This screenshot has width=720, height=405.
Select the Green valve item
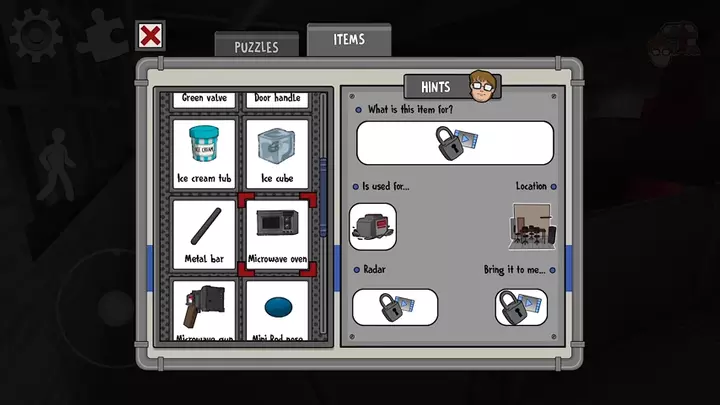[x=204, y=99]
